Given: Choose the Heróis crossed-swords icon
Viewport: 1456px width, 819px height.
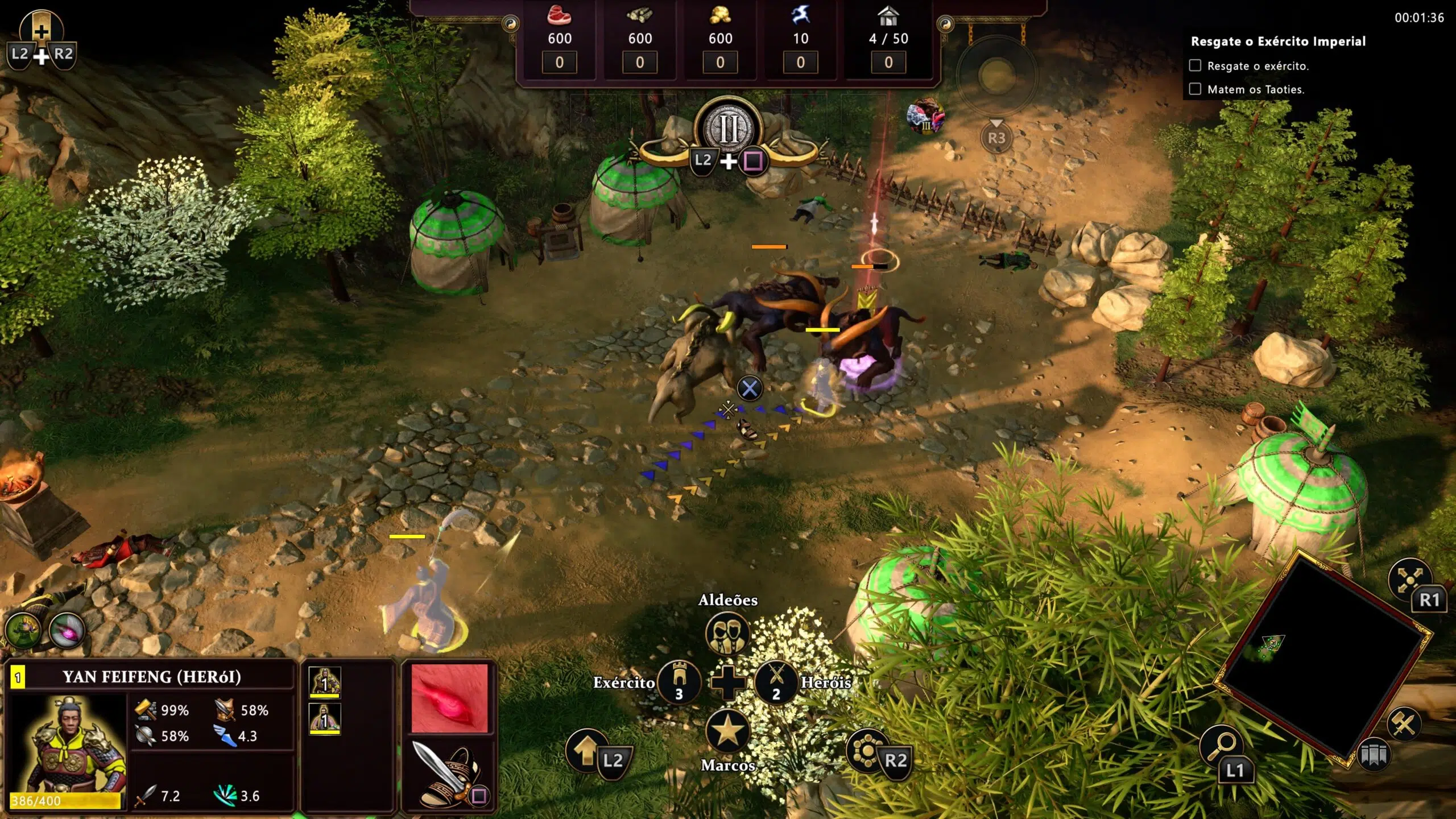Looking at the screenshot, I should 776,681.
